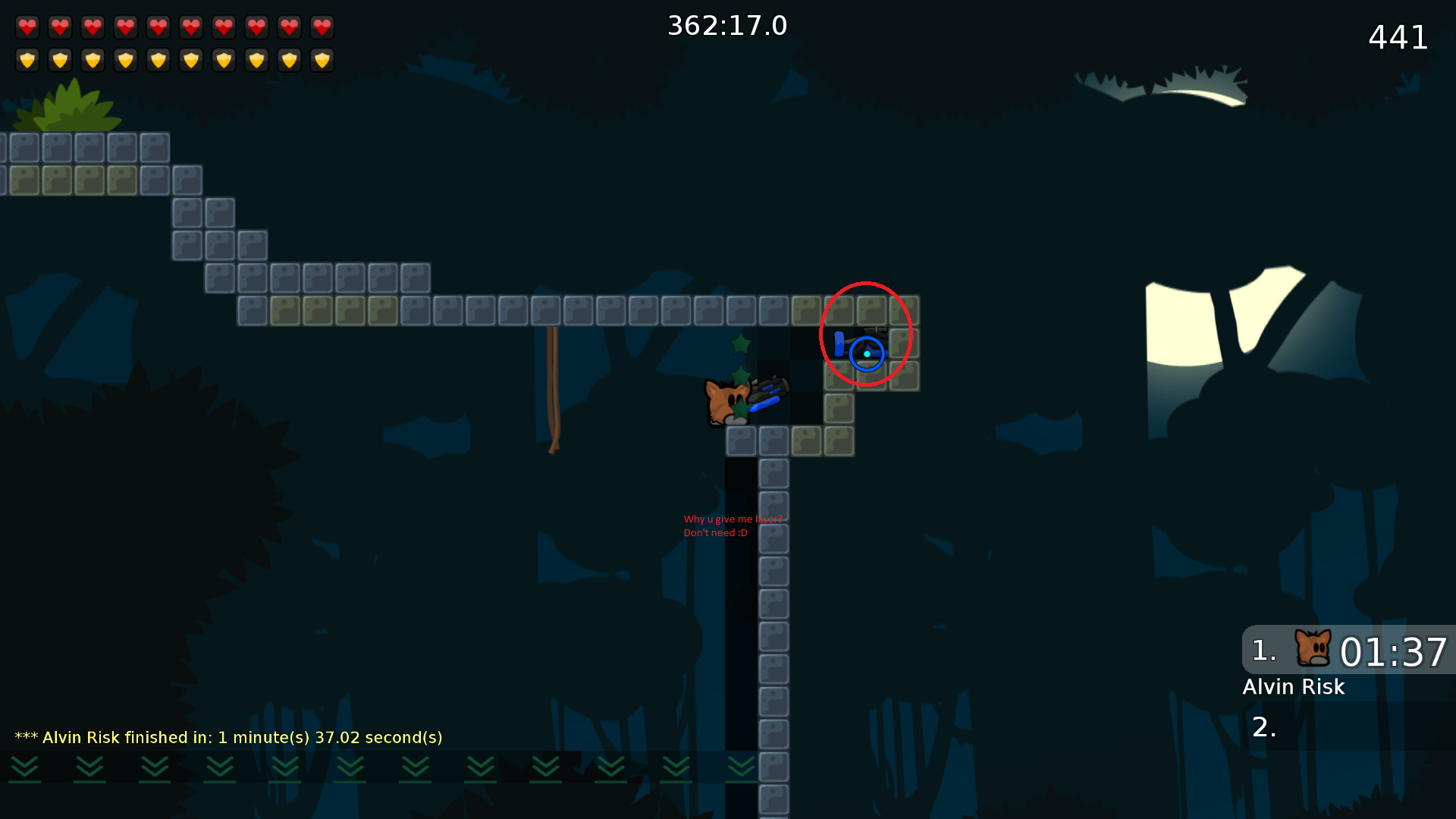1456x819 pixels.
Task: Select the fifth shield icon in the armor row
Action: (x=158, y=60)
